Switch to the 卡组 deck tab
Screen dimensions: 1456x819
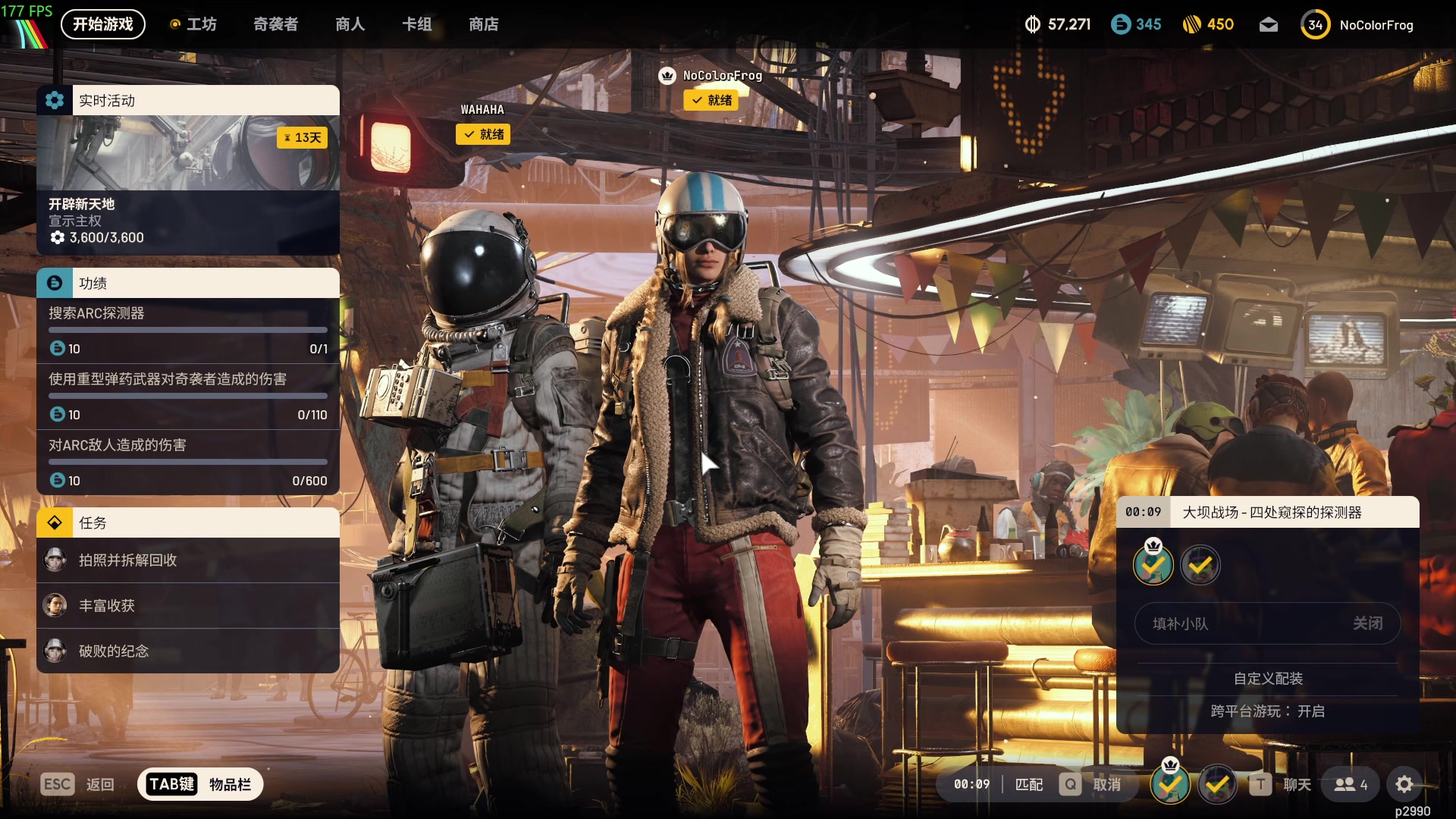tap(416, 24)
